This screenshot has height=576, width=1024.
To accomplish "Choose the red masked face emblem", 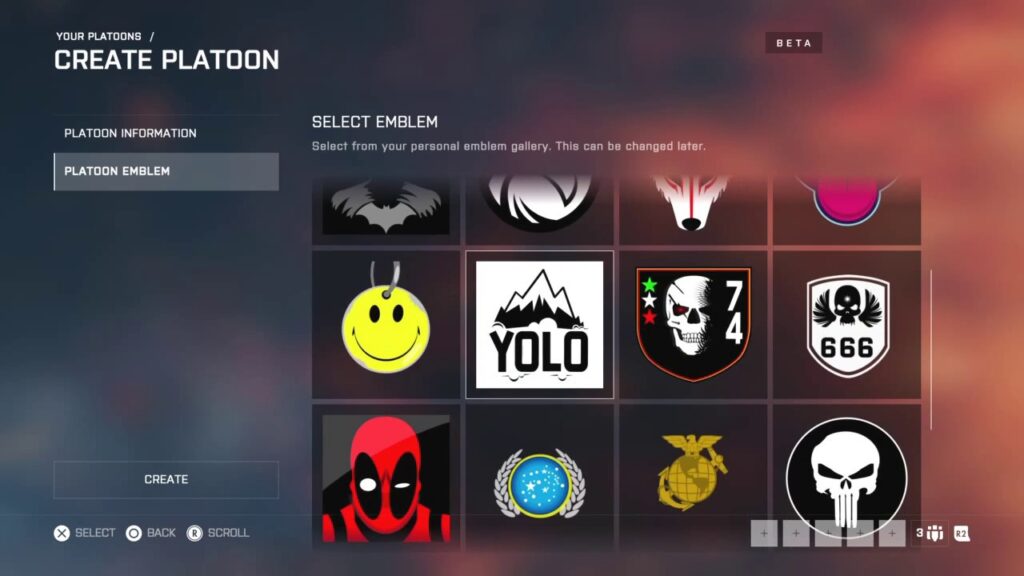I will (386, 478).
